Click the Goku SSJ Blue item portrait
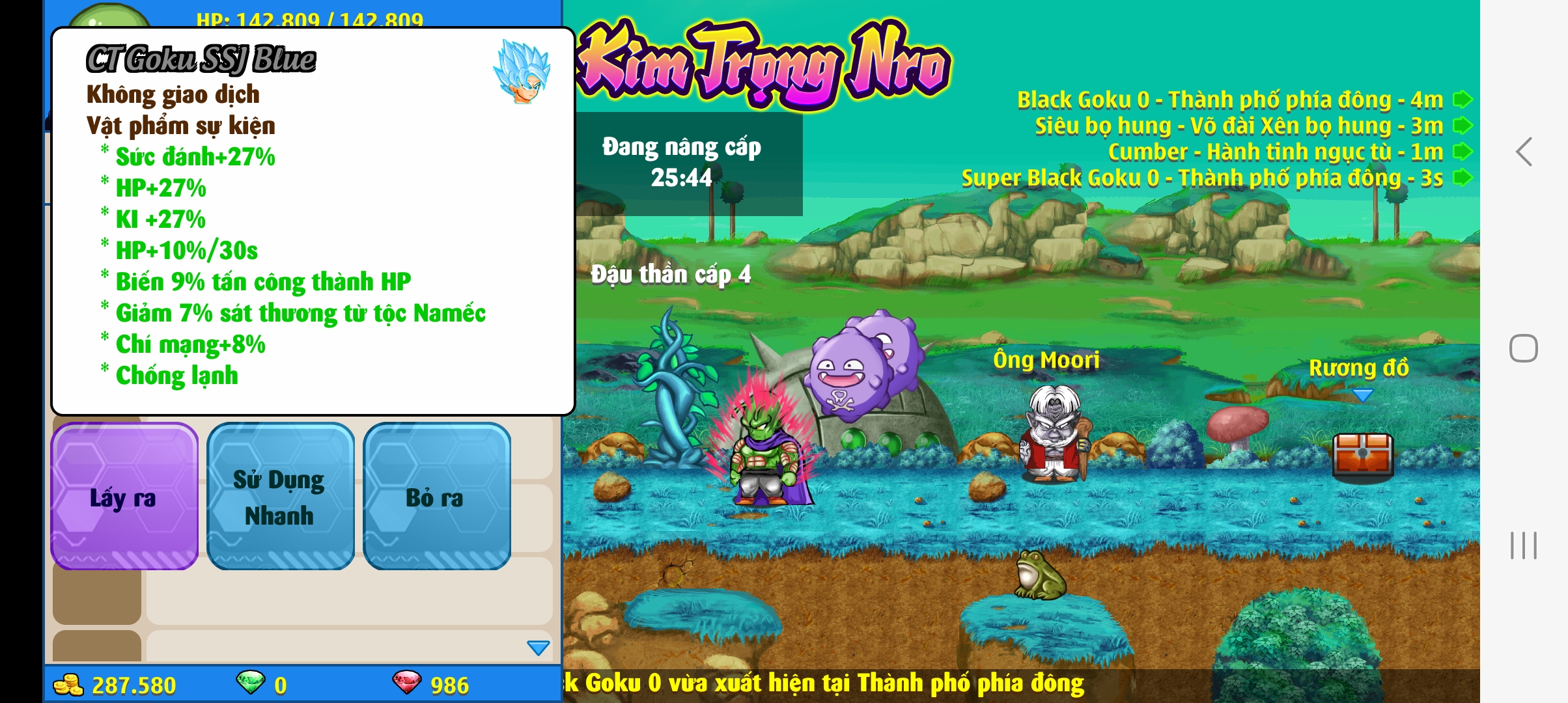This screenshot has height=703, width=1568. [x=522, y=72]
